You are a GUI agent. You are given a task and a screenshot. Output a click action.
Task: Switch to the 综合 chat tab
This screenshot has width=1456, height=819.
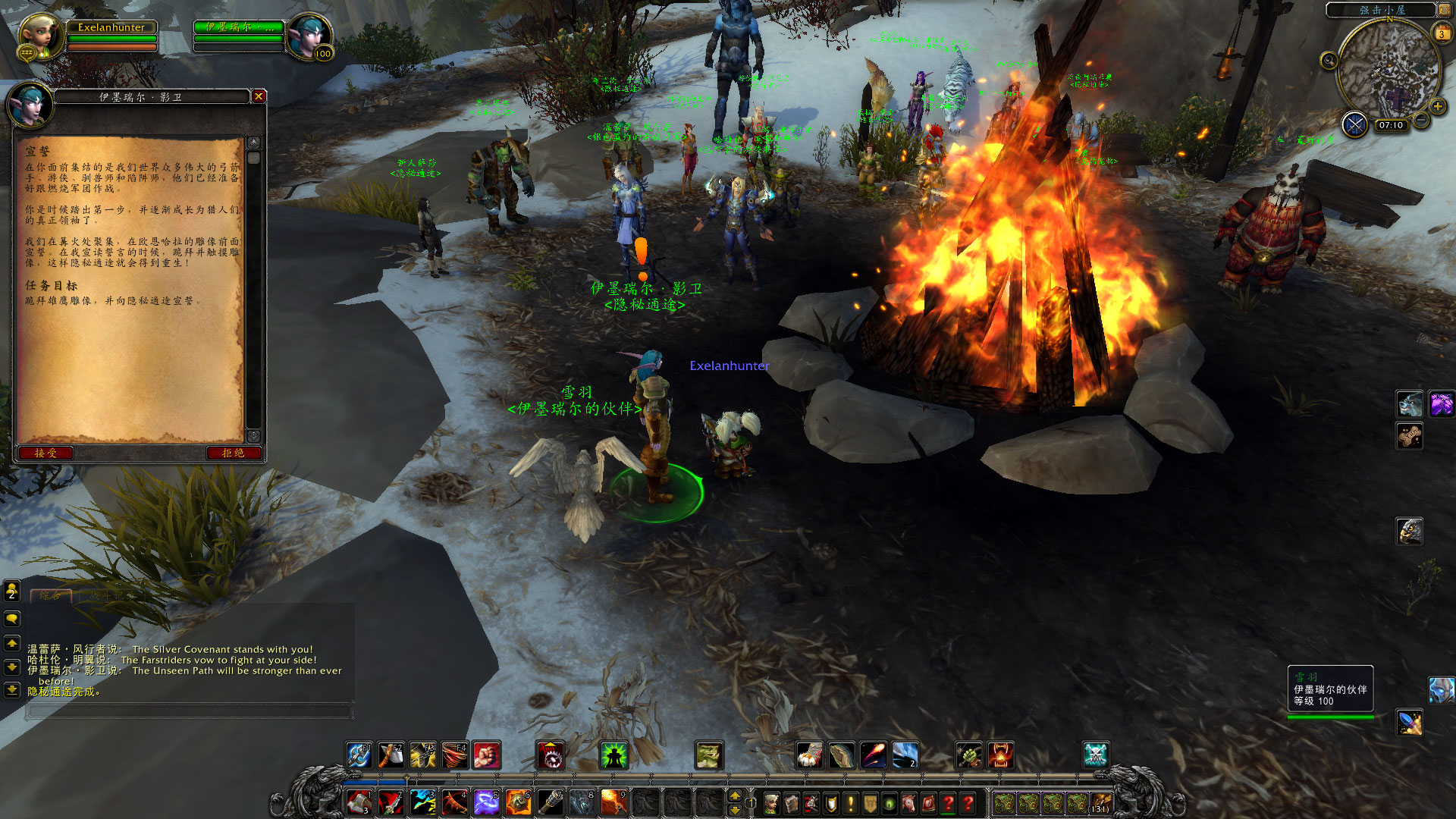tap(51, 595)
